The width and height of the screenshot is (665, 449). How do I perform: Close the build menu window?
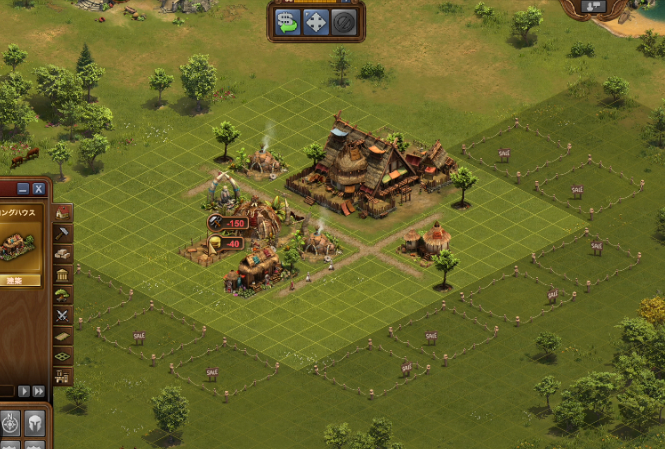coord(39,188)
